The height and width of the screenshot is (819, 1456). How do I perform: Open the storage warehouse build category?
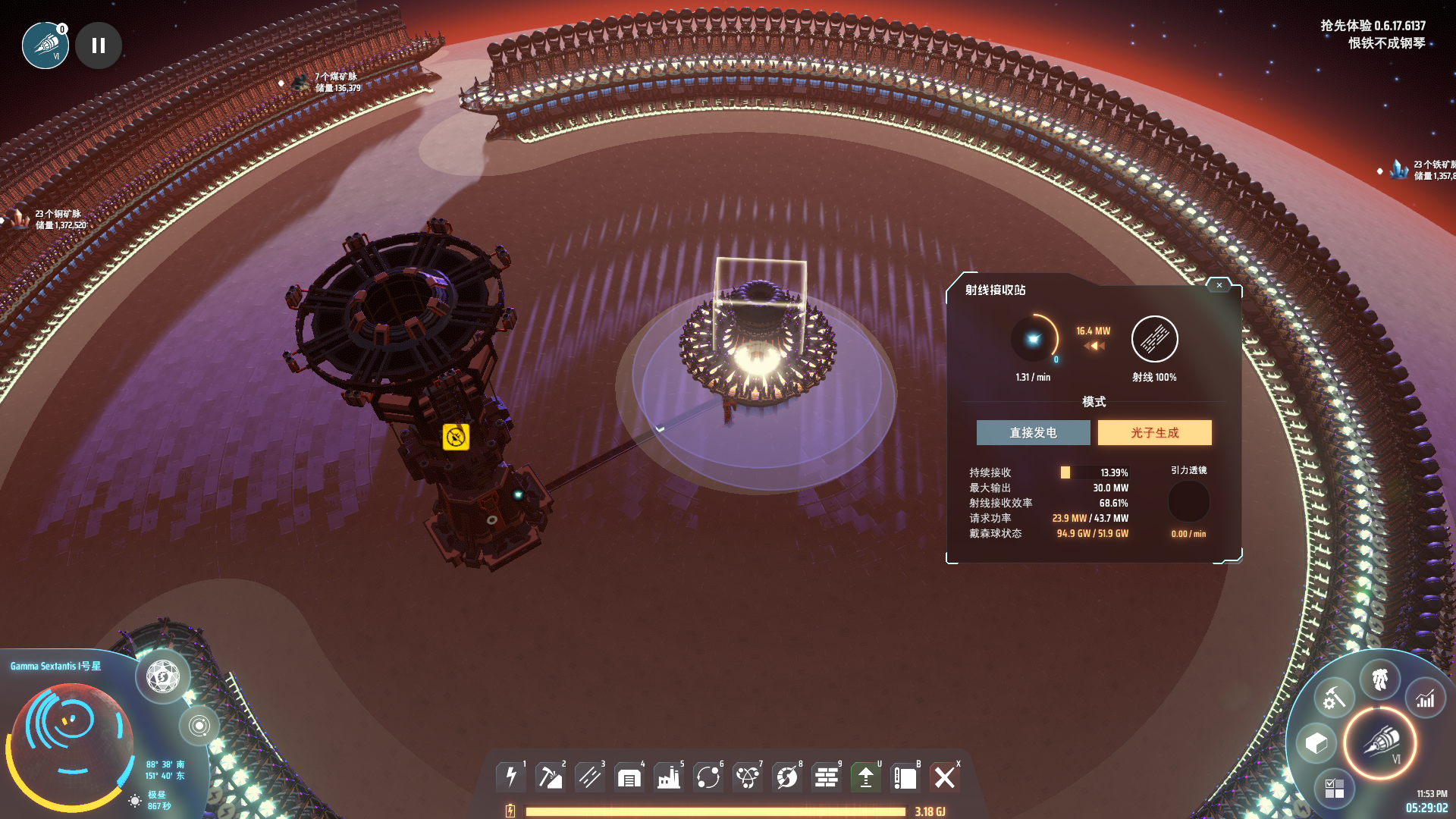click(x=629, y=777)
